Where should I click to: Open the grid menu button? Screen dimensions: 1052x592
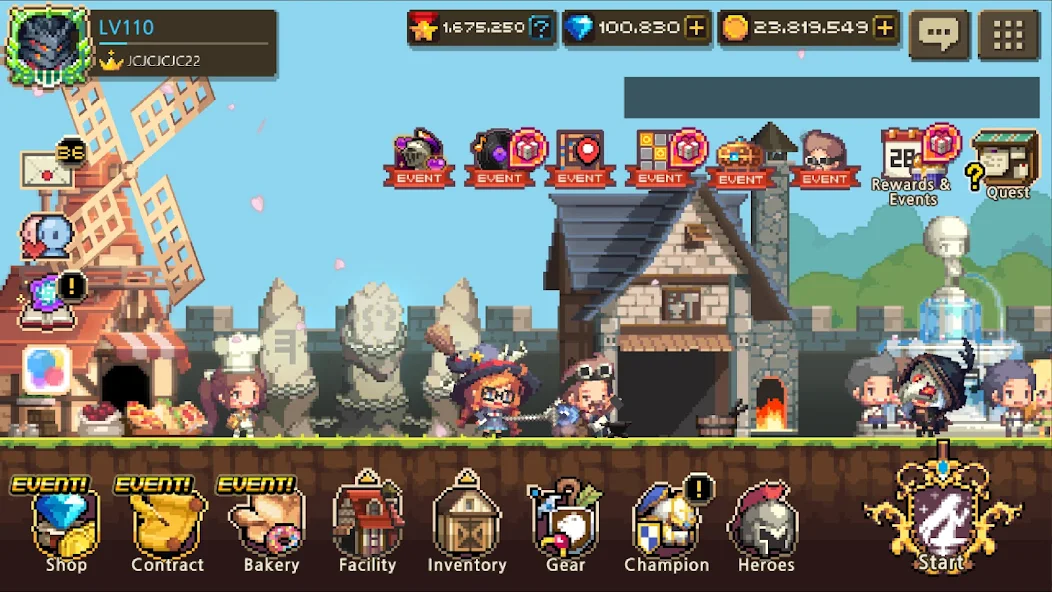(1009, 35)
